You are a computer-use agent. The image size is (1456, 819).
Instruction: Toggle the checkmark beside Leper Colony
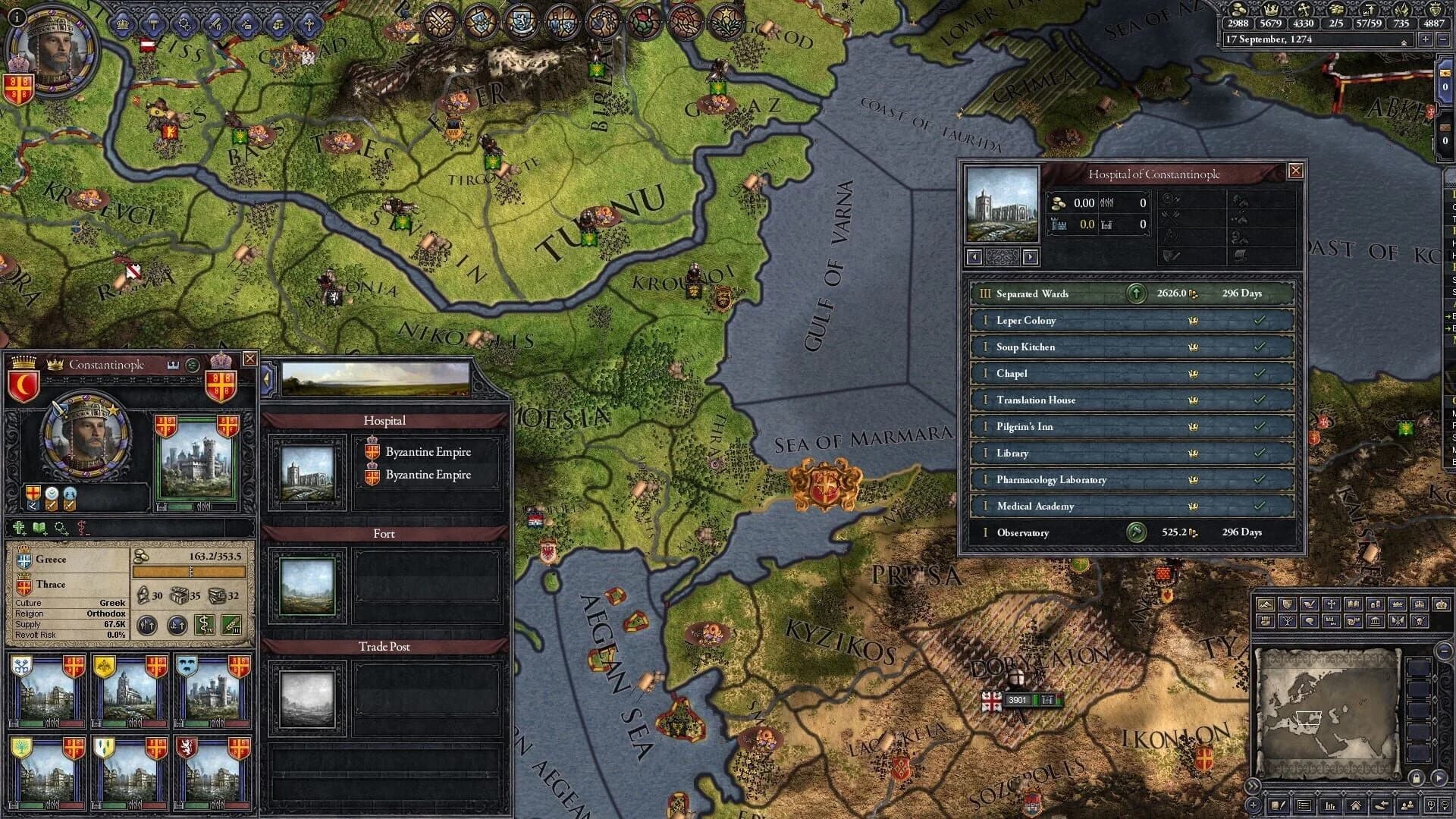(x=1261, y=321)
